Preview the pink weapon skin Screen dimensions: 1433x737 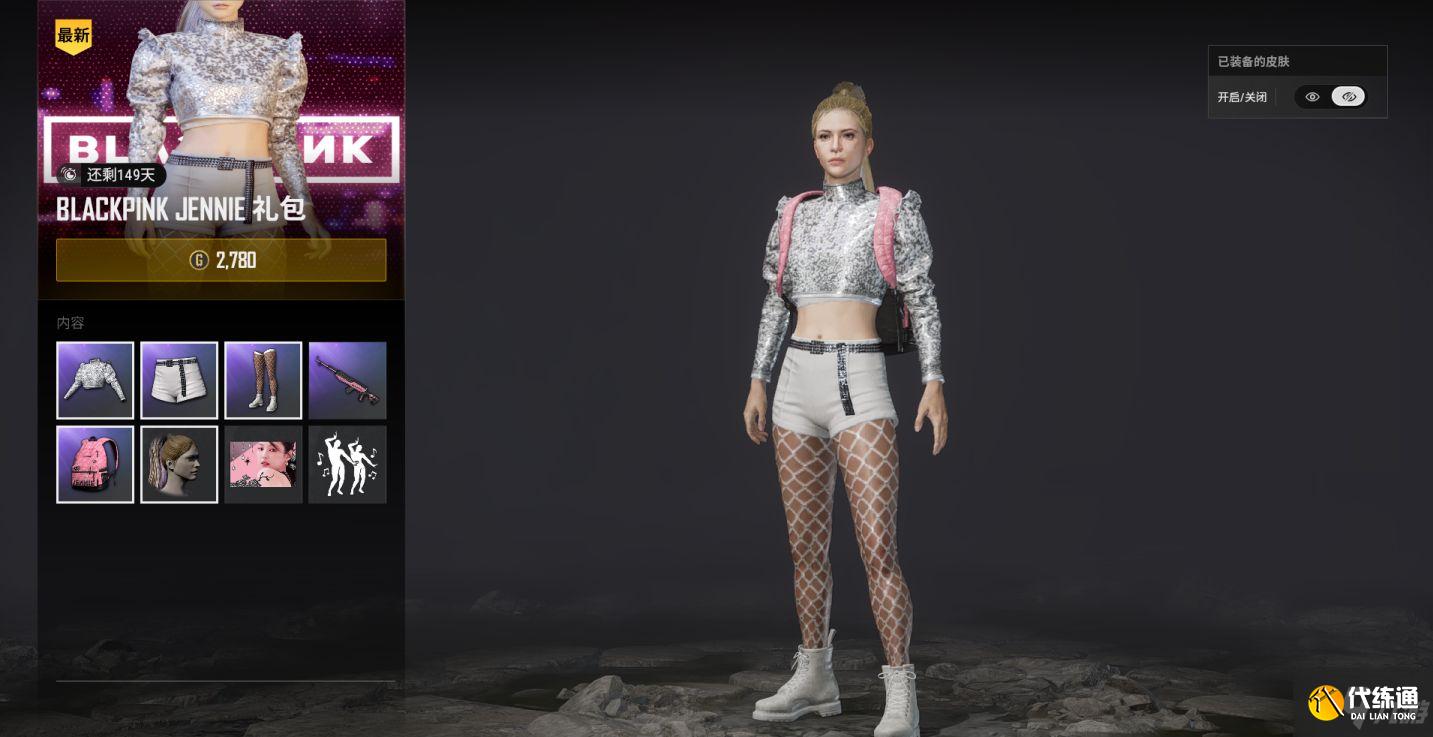tap(347, 380)
